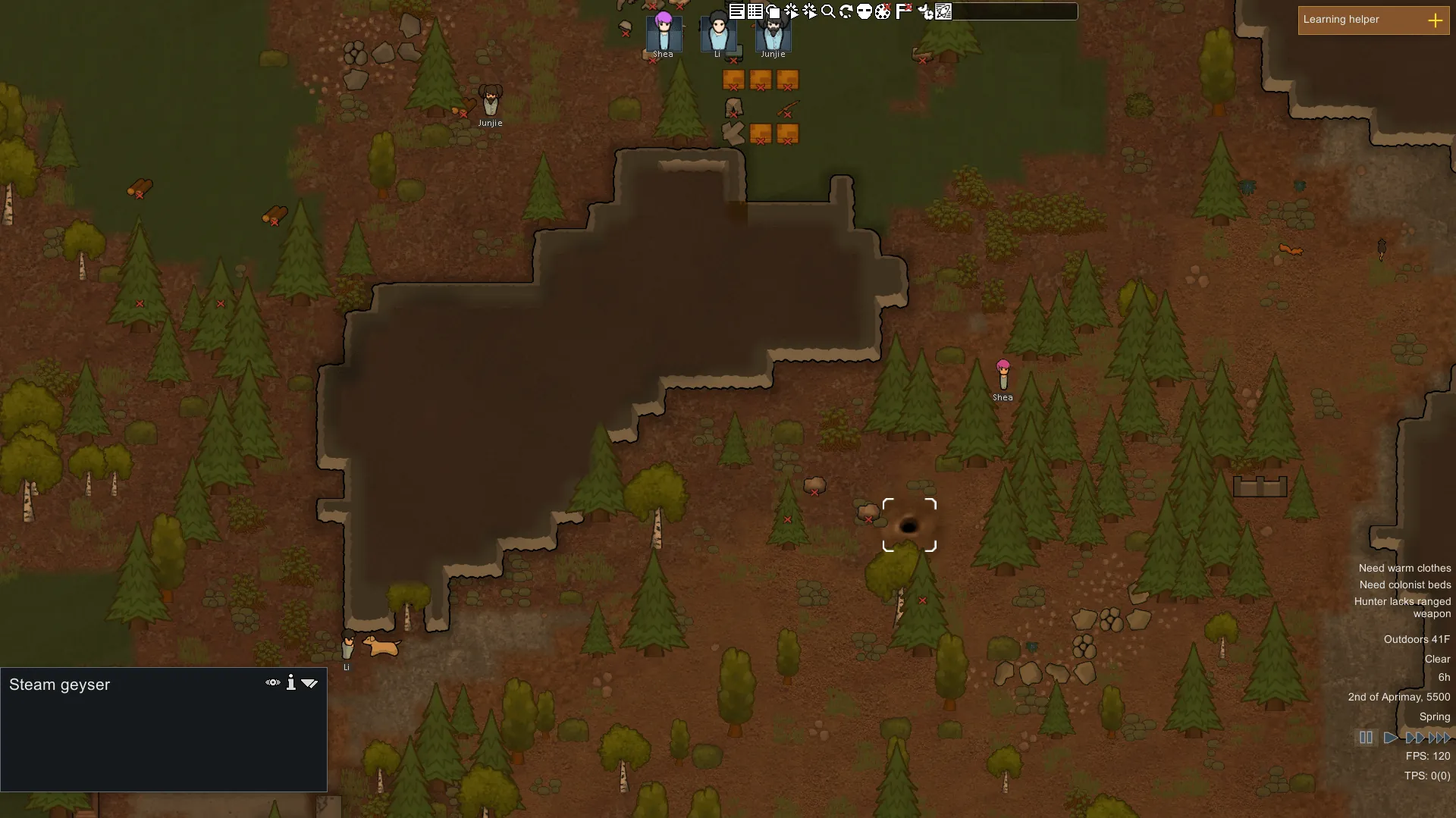Viewport: 1456px width, 818px height.
Task: Set game speed to normal
Action: tap(1390, 738)
